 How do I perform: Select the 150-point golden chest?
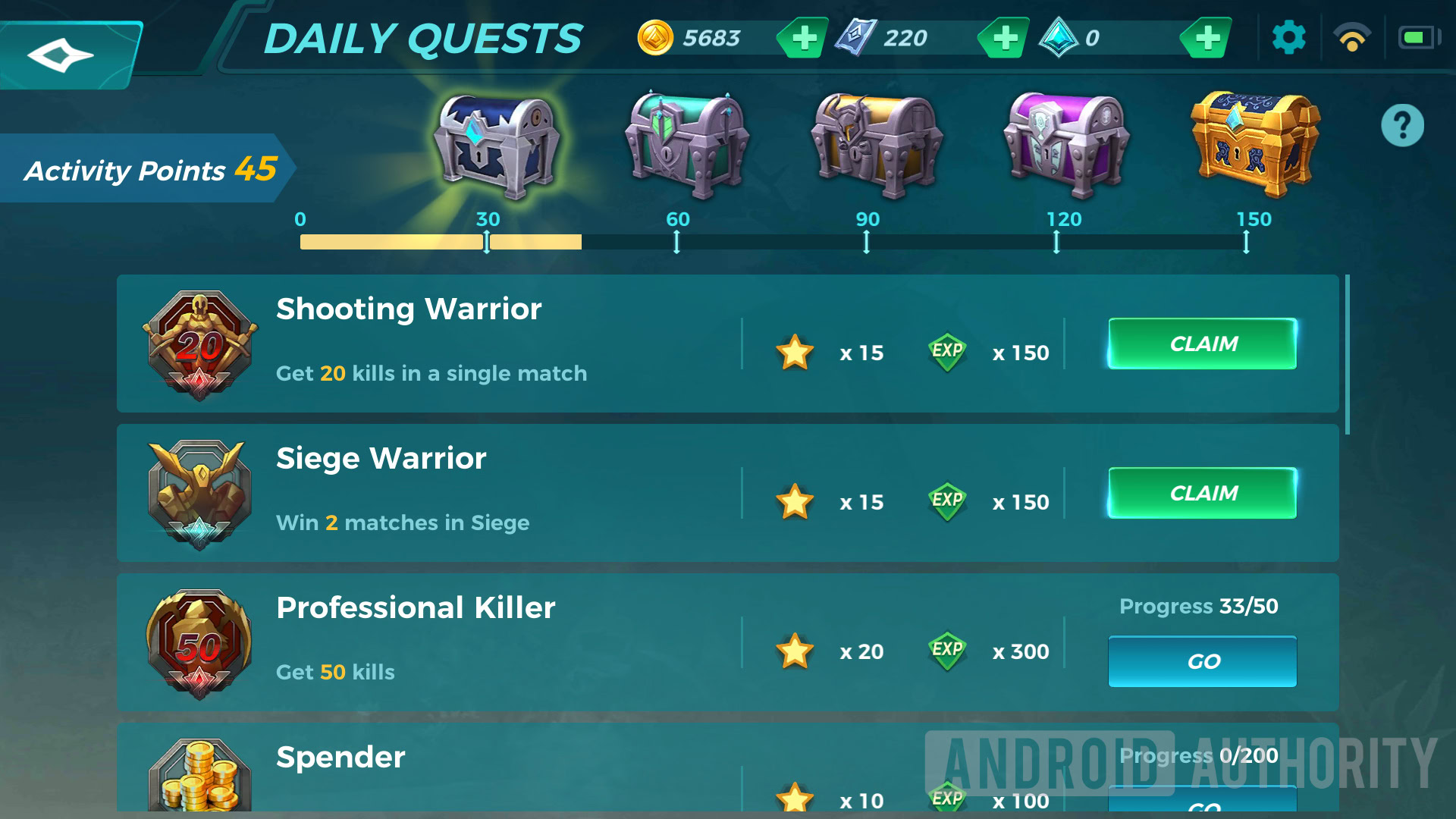tap(1255, 144)
